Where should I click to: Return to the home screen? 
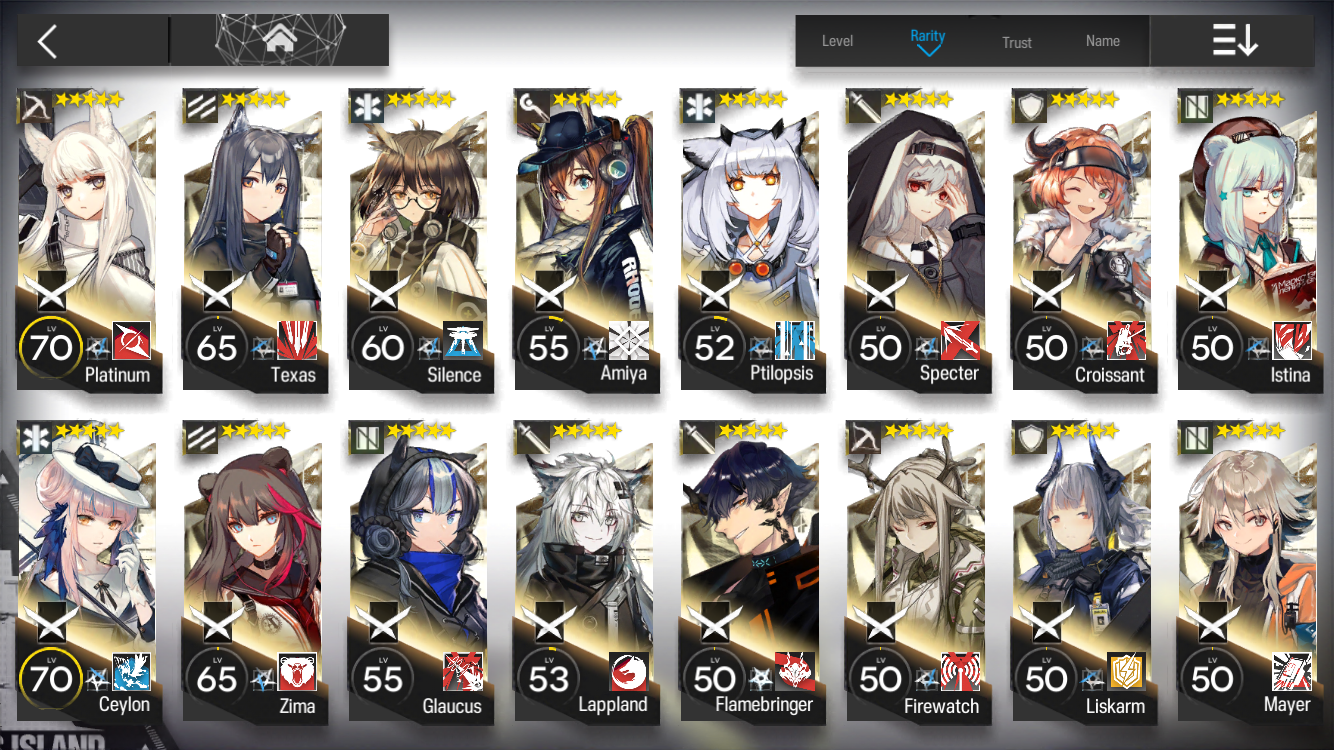(x=279, y=41)
